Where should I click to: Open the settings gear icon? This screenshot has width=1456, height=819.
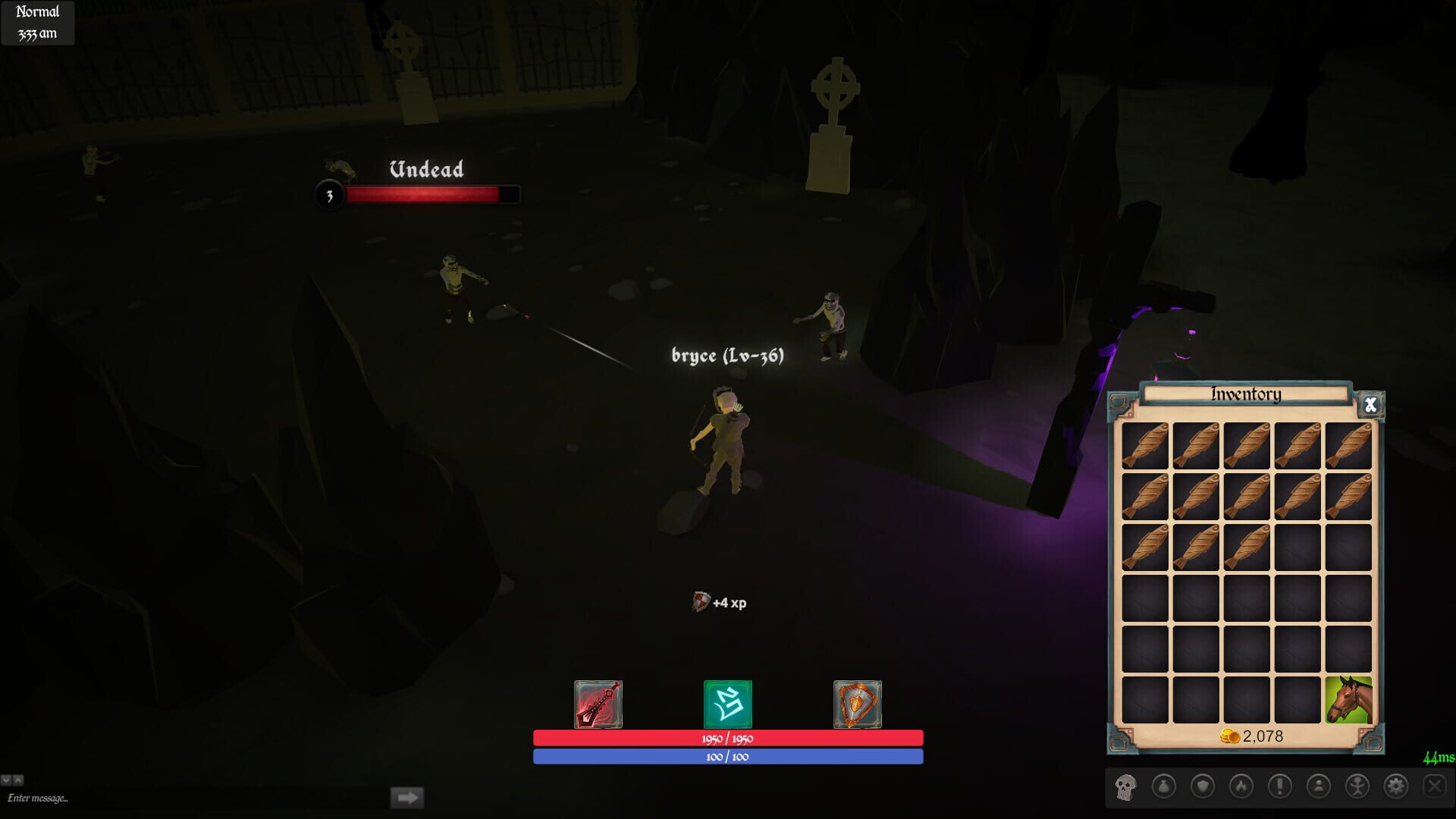(1397, 786)
